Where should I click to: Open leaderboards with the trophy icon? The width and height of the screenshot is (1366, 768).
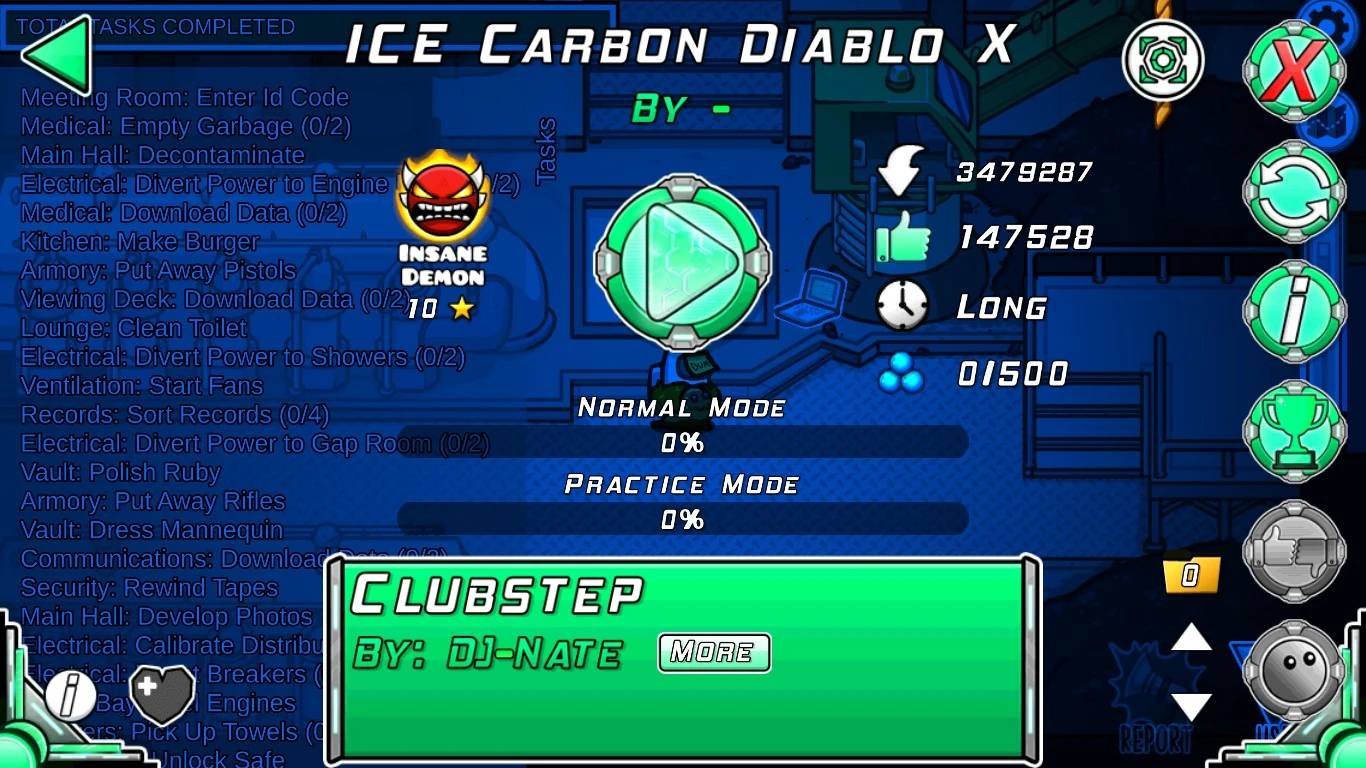coord(1295,430)
